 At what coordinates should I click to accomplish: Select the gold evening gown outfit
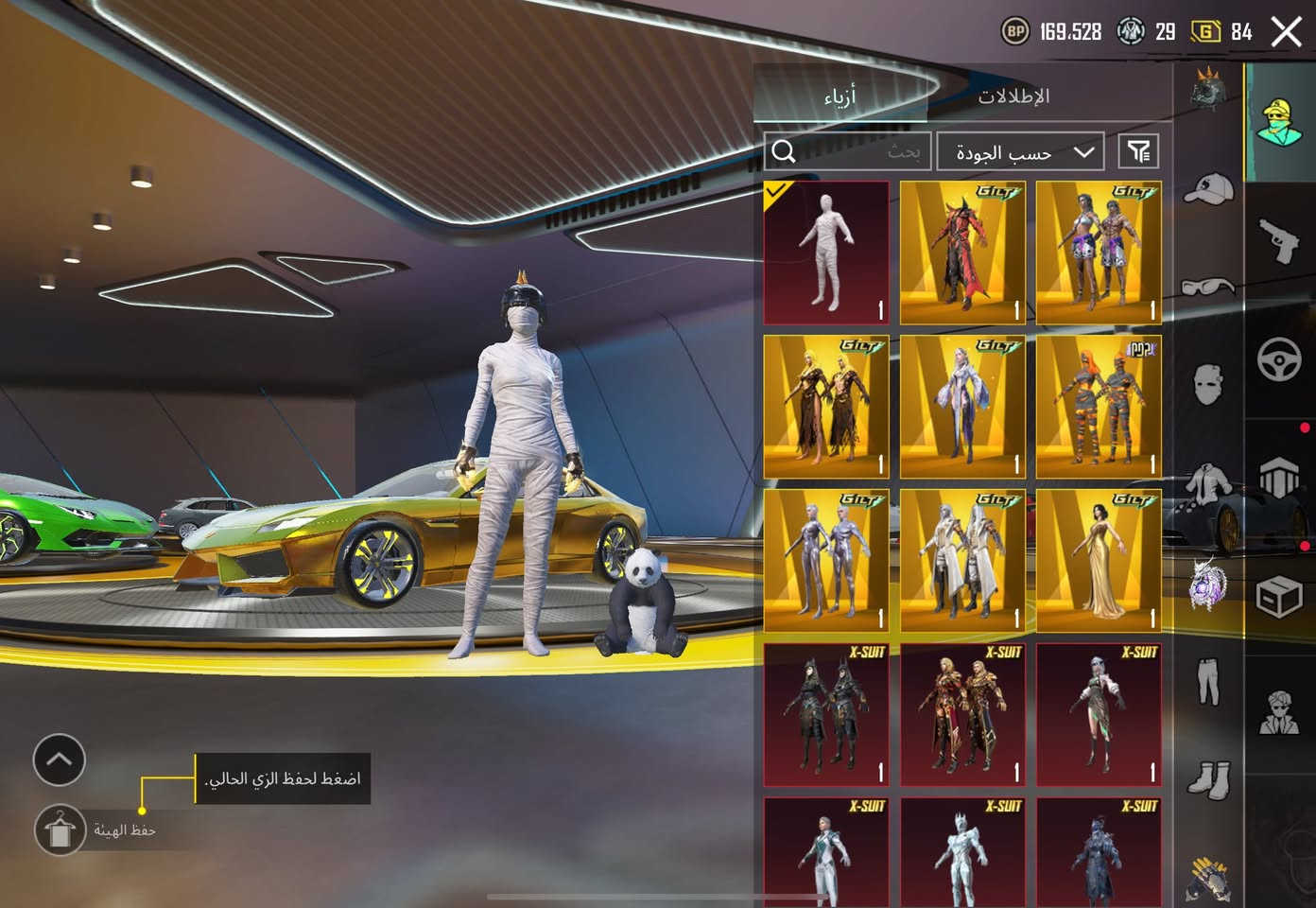tap(1099, 560)
